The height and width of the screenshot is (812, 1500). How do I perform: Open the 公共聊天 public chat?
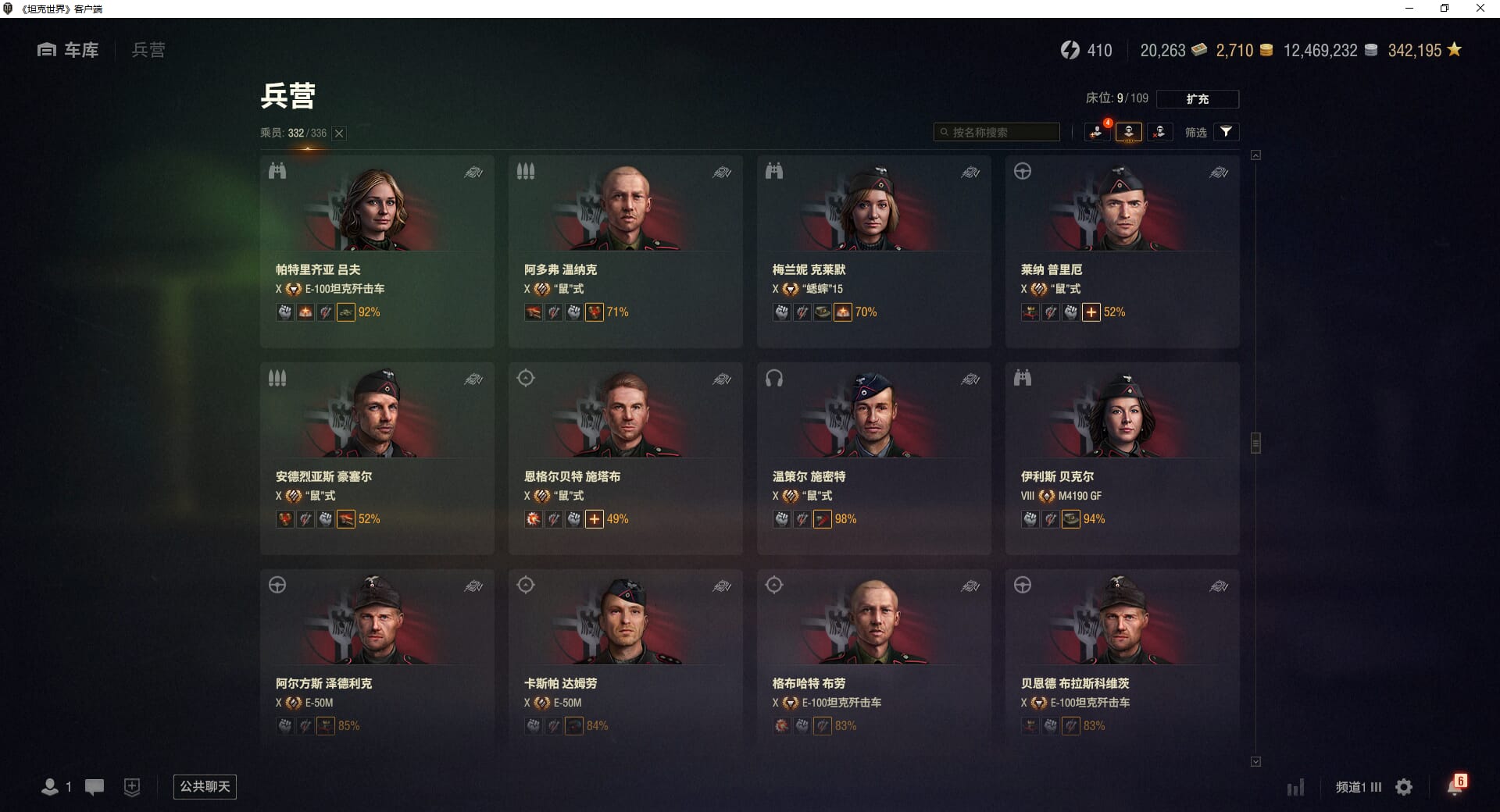[205, 786]
